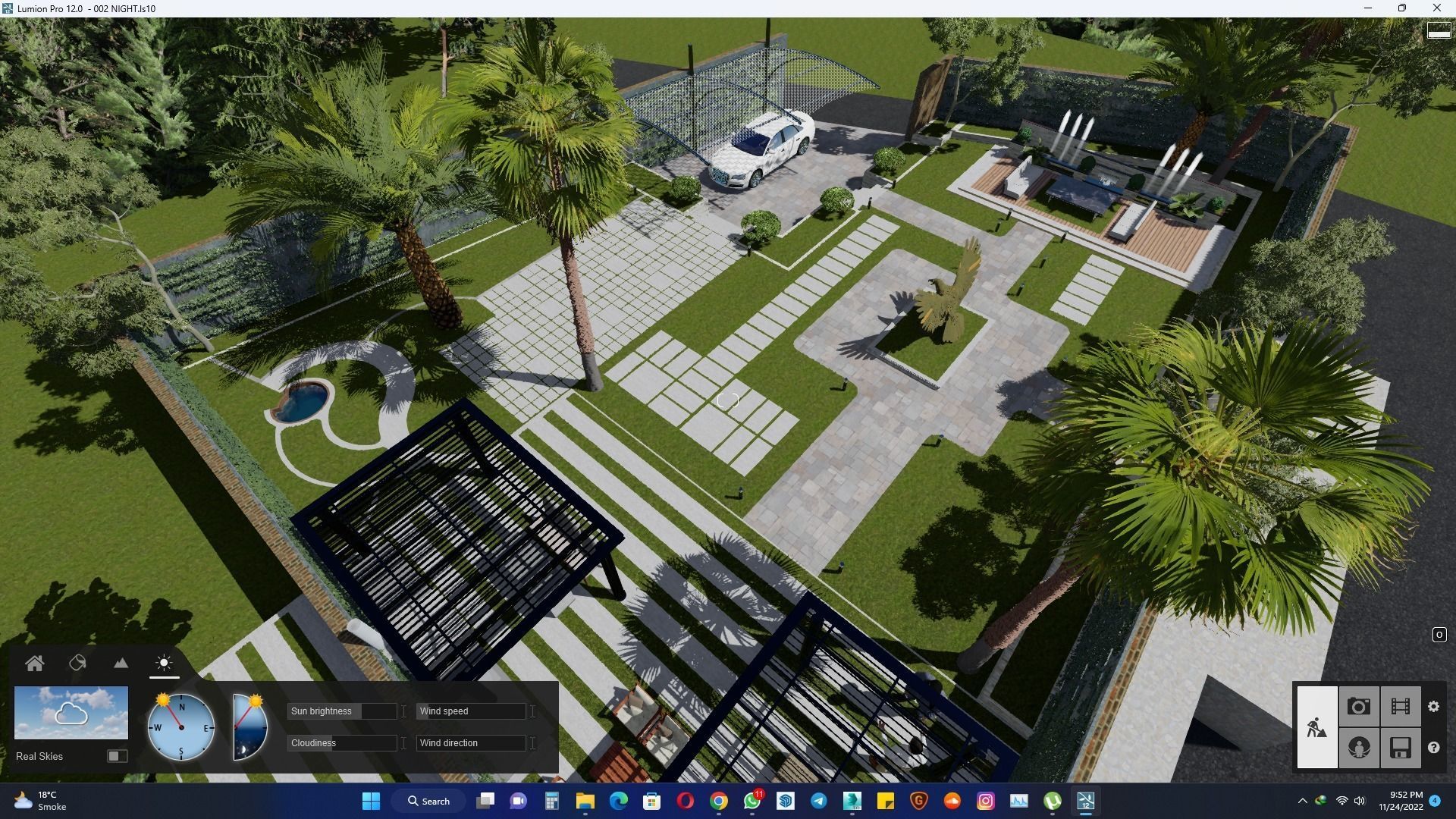Open the Real Skies preset thumbnail
Viewport: 1456px width, 819px height.
pos(71,714)
